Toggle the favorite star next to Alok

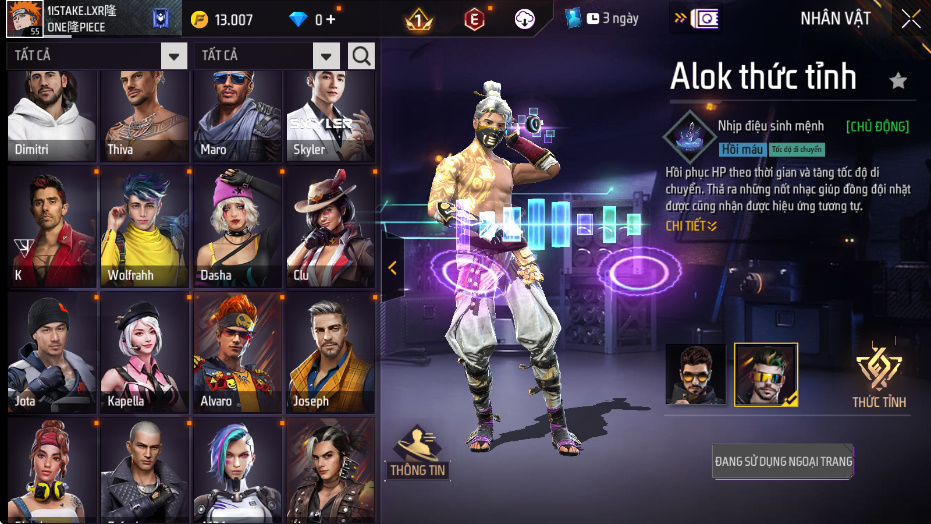898,81
